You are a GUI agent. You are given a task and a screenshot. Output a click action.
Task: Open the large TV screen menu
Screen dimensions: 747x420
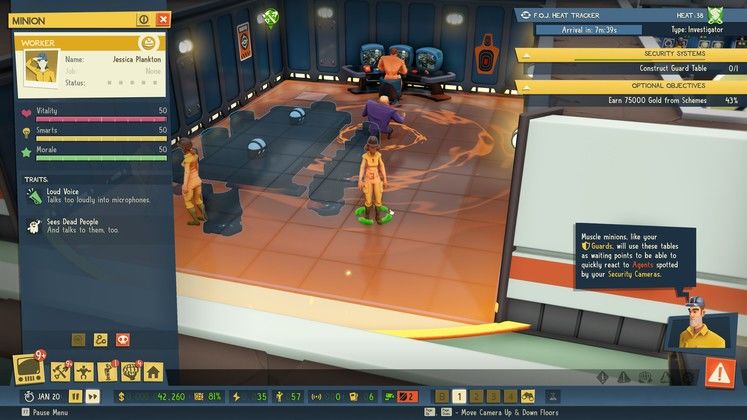coord(26,369)
